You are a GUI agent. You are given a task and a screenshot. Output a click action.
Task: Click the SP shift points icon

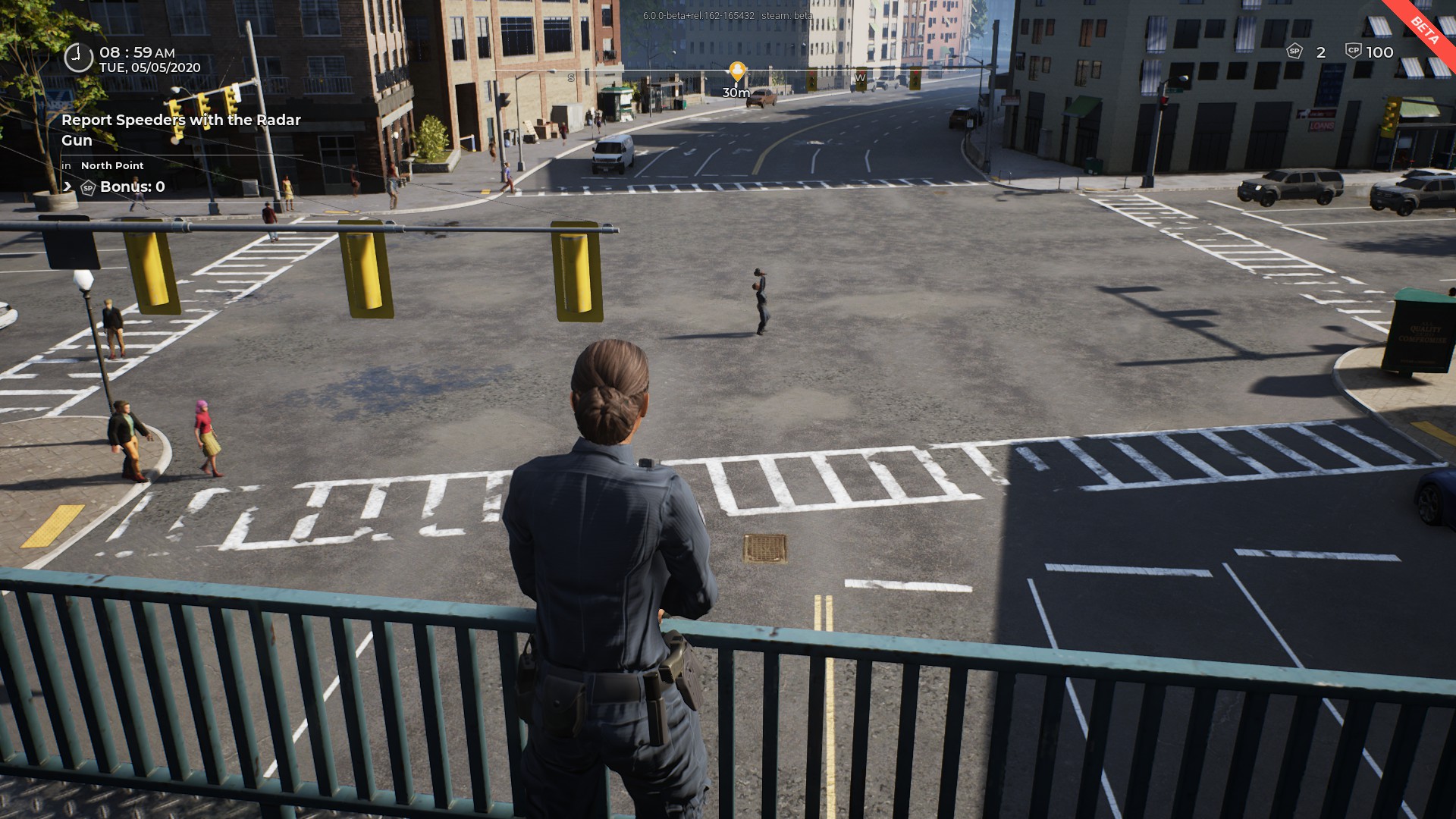(x=1294, y=52)
